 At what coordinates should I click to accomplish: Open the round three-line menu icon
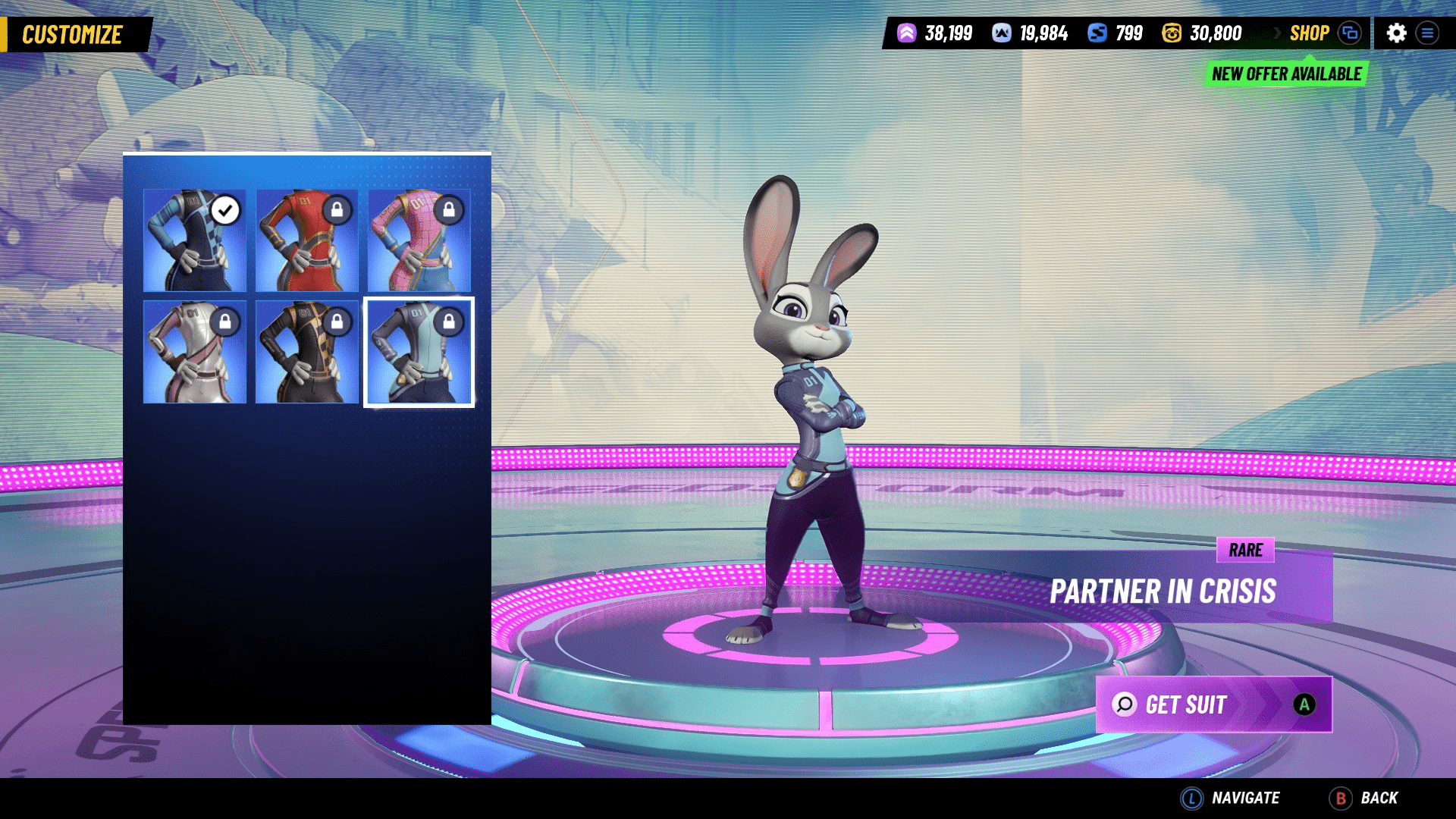tap(1427, 33)
